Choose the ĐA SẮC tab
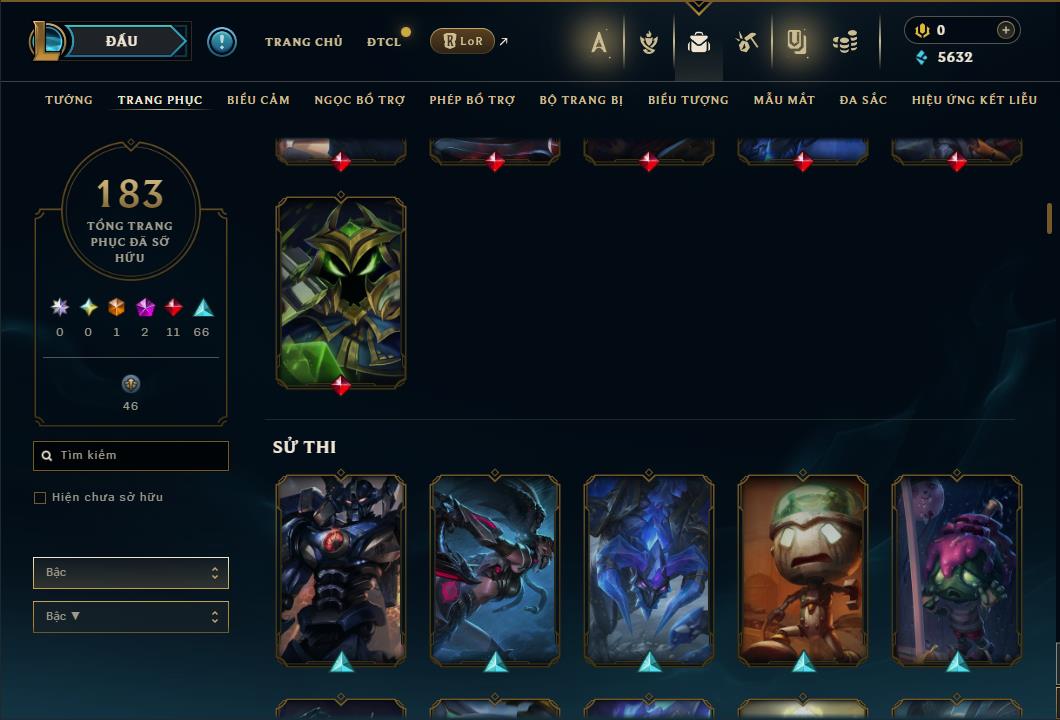Viewport: 1060px width, 720px height. (x=863, y=100)
